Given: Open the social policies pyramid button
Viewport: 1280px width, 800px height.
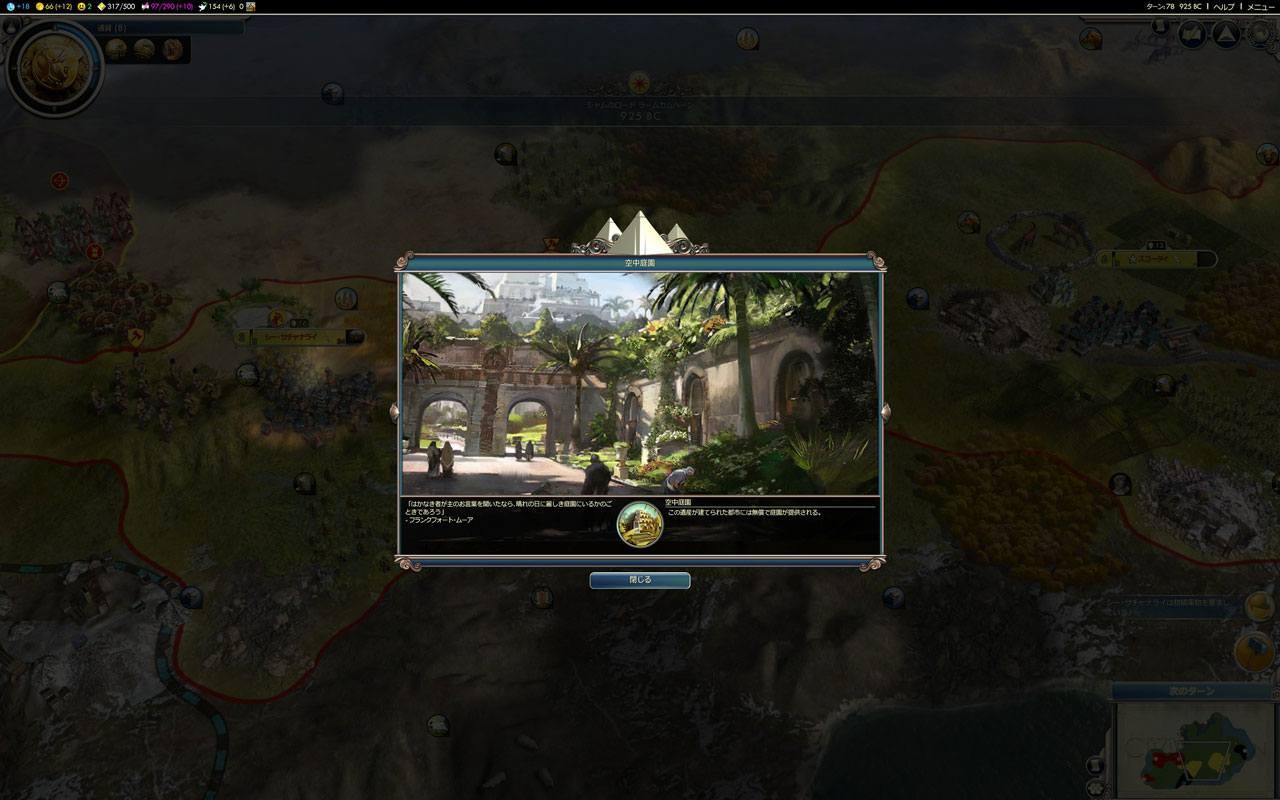Looking at the screenshot, I should click(1225, 35).
